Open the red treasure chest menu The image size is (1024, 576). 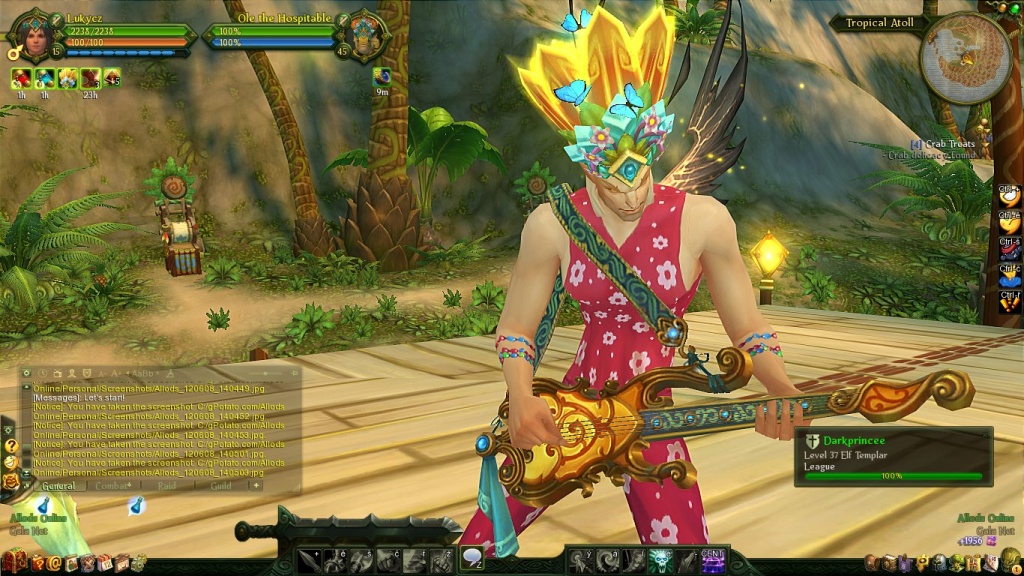click(12, 563)
